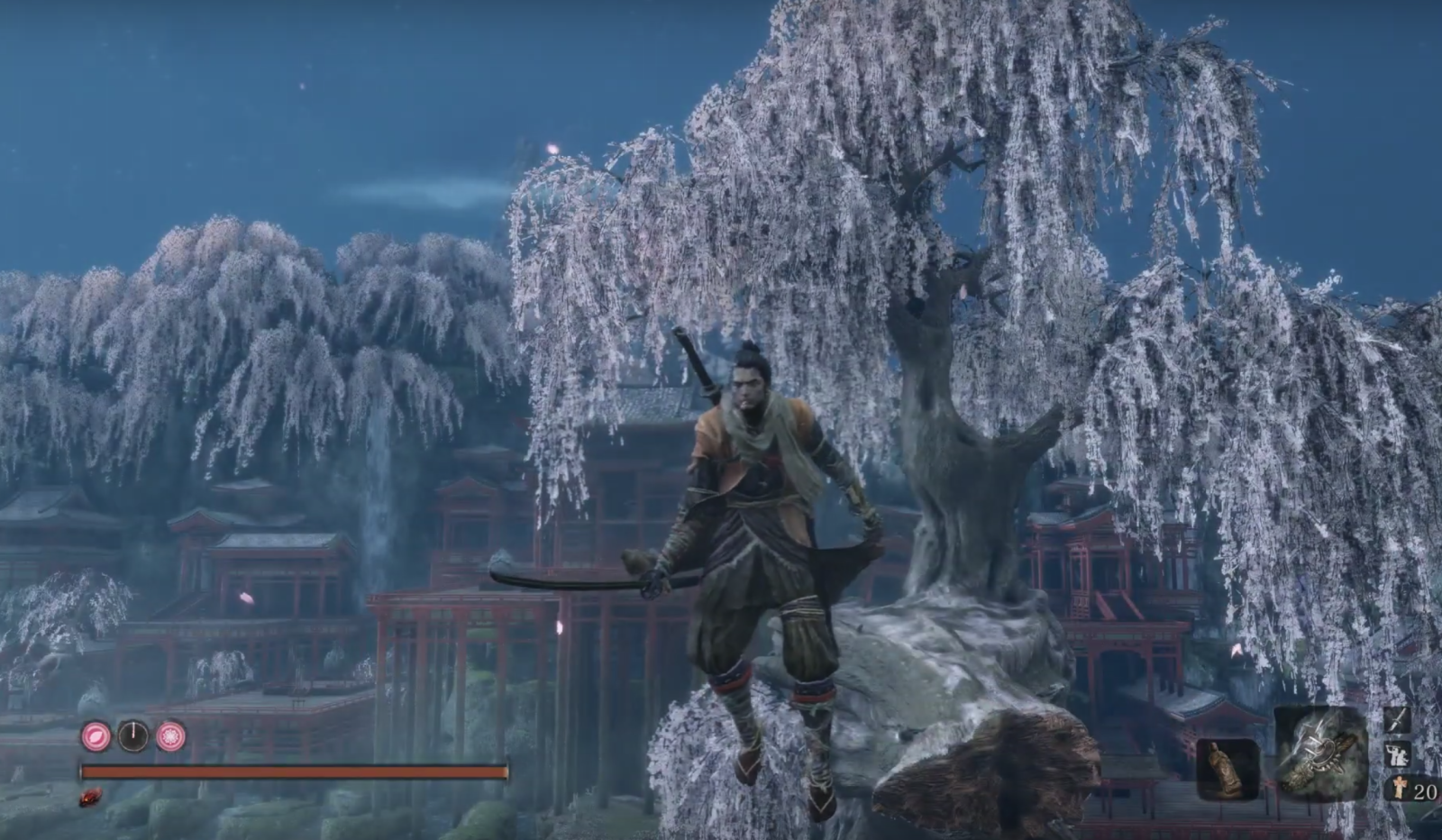Click the pink blossom resurrection node

tap(170, 736)
